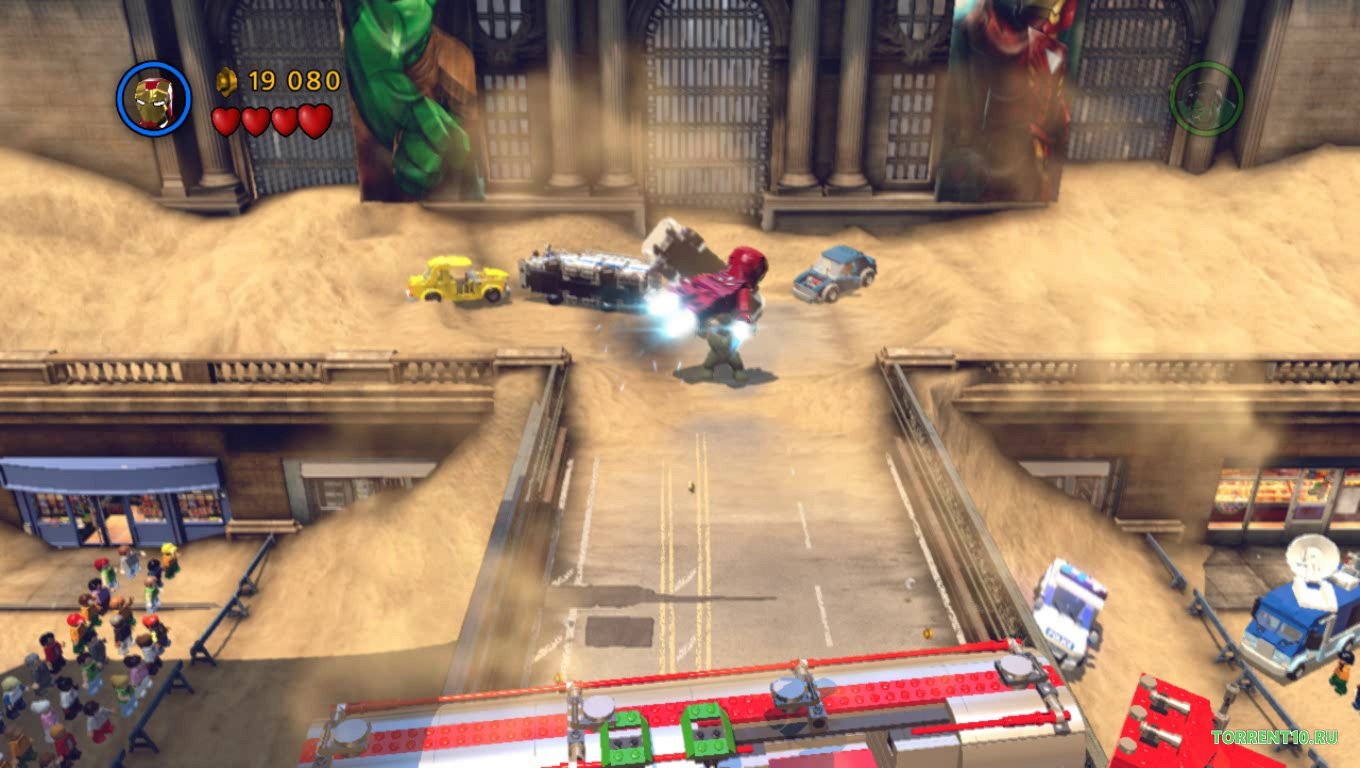Screen dimensions: 1360x768
Task: Click the Iron Man character portrait
Action: (x=153, y=99)
